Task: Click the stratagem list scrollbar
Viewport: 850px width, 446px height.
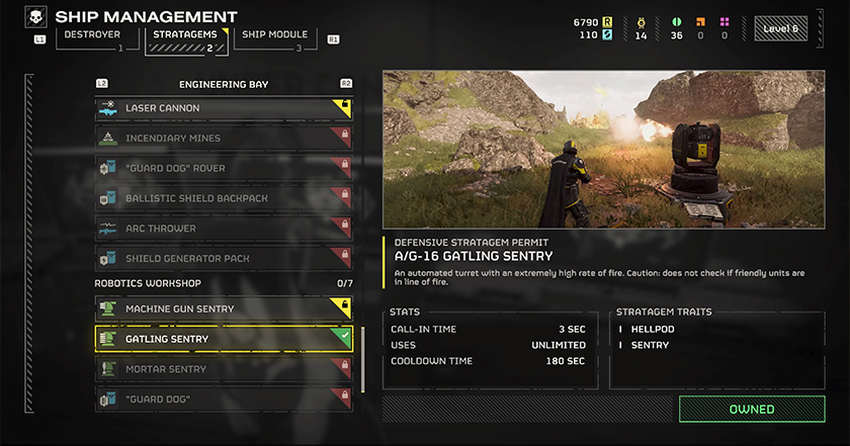Action: (x=362, y=345)
